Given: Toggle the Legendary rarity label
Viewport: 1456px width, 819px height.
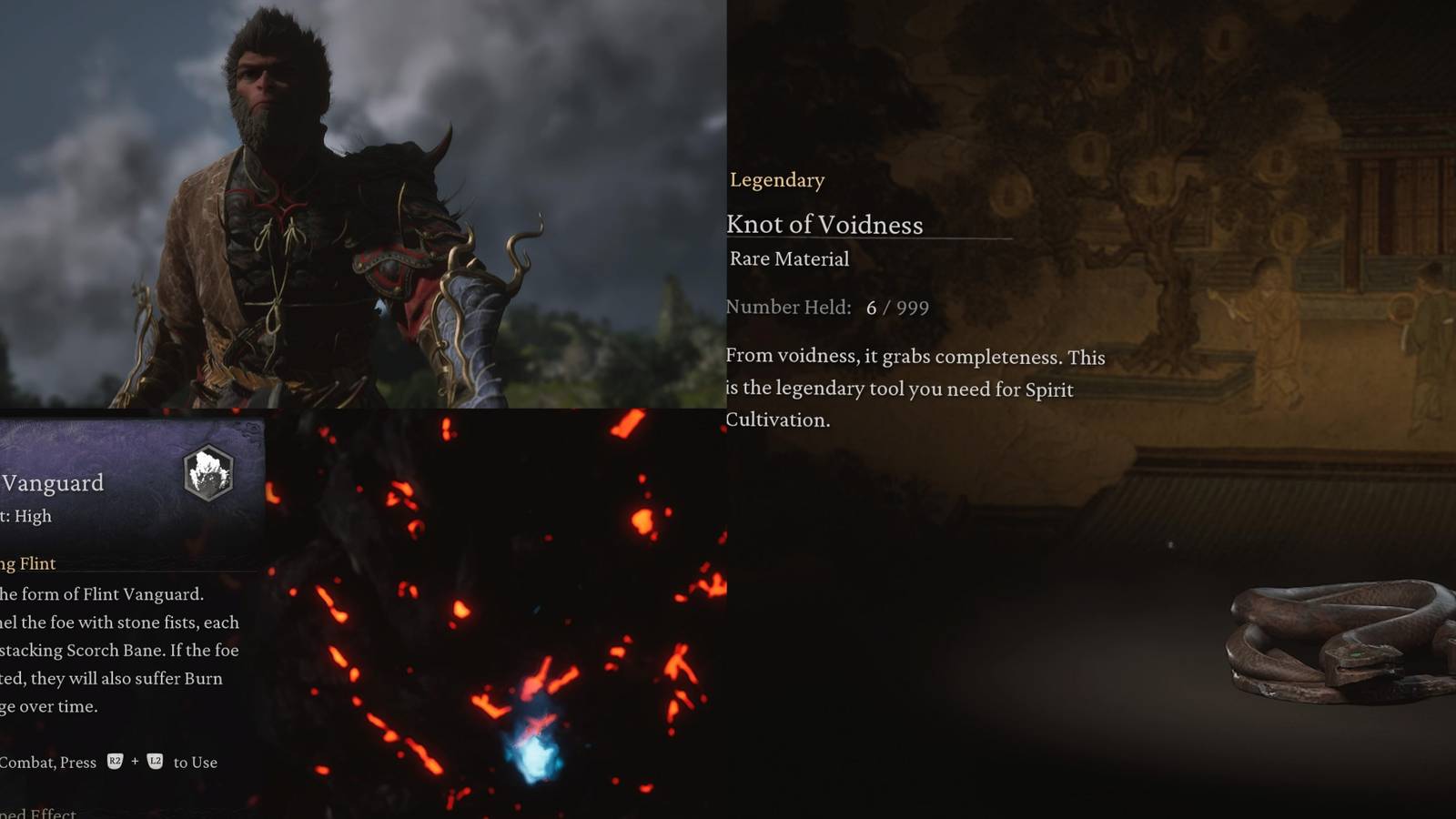Looking at the screenshot, I should [x=776, y=180].
